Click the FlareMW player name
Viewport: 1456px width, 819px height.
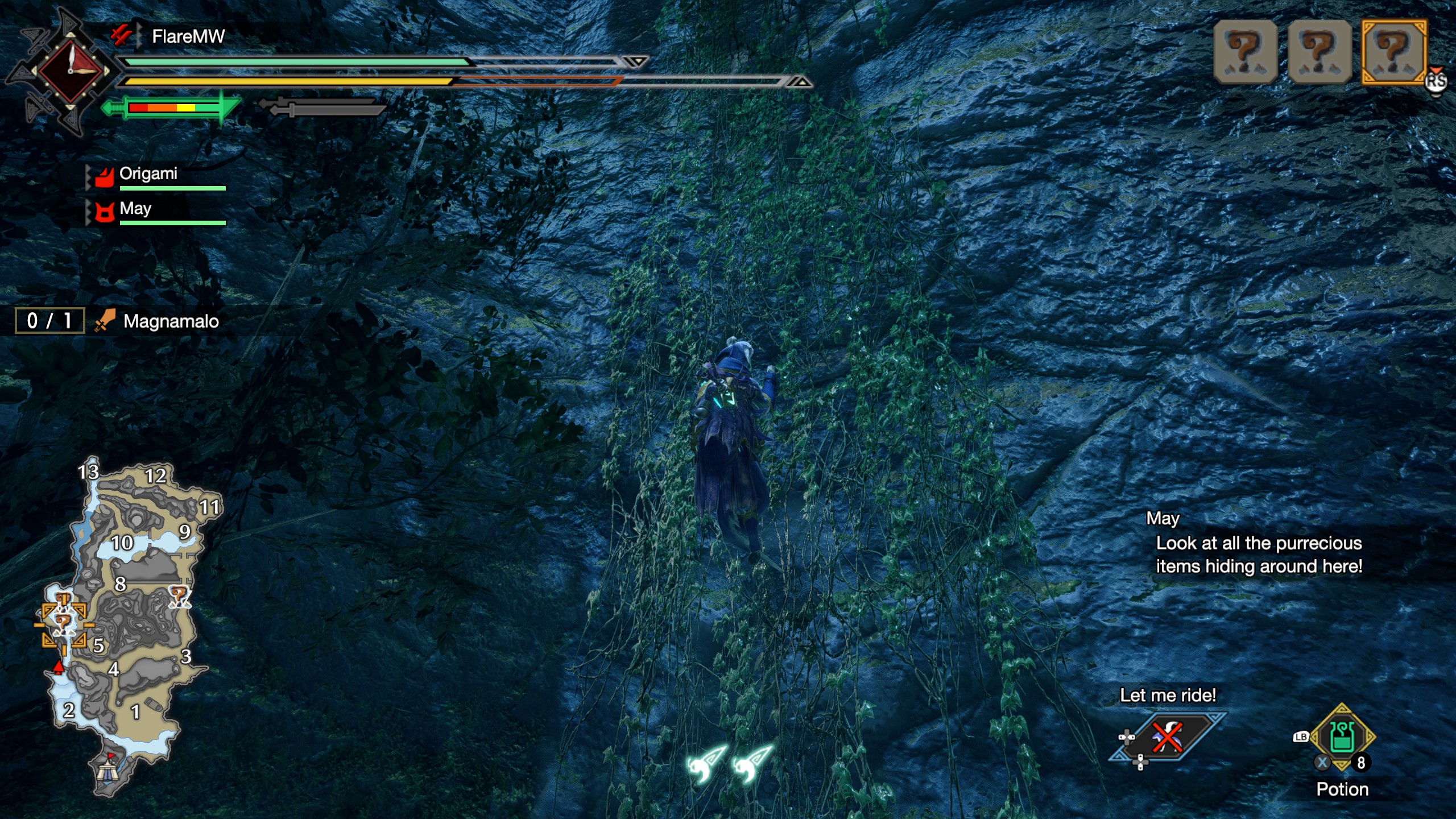(x=188, y=37)
